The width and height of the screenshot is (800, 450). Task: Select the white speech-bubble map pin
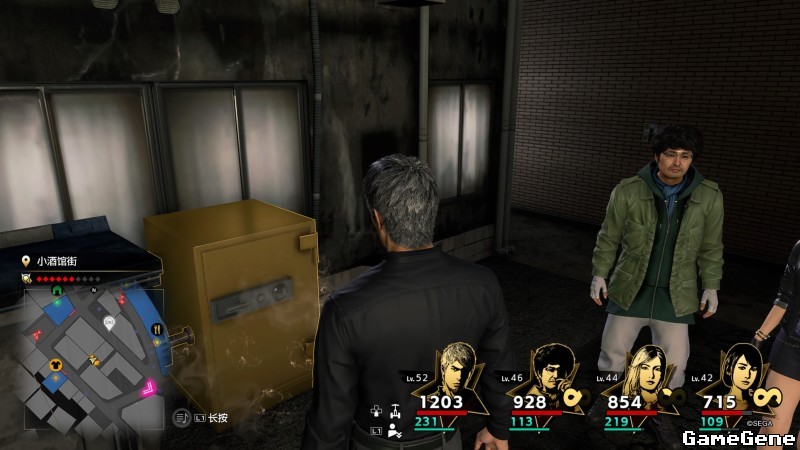pos(109,322)
